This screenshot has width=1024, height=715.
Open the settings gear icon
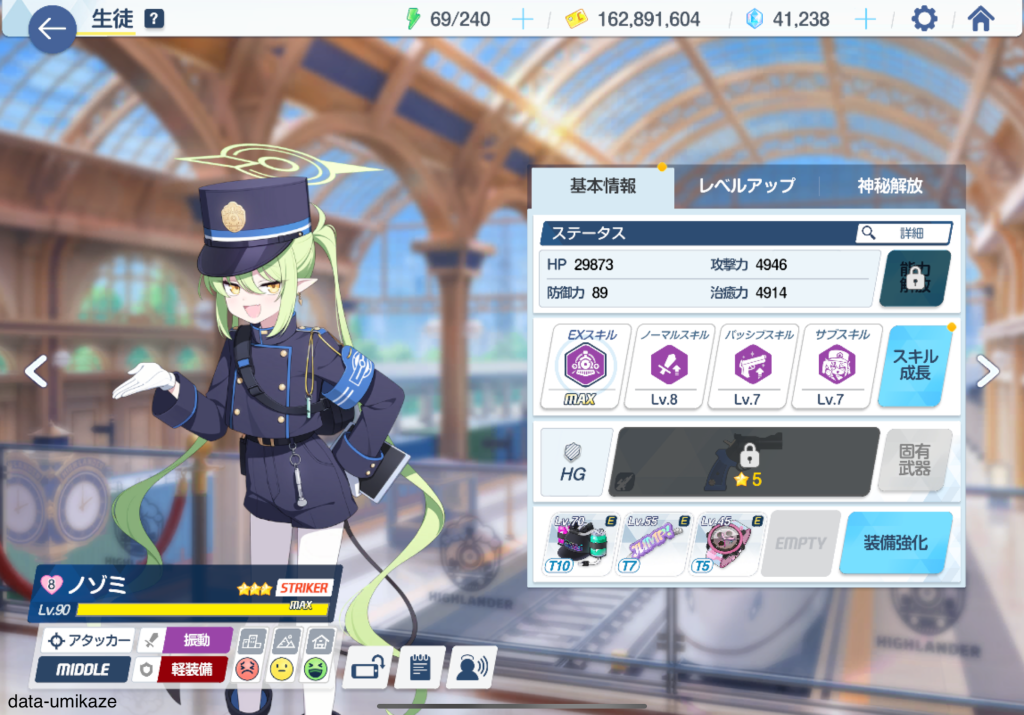coord(925,19)
